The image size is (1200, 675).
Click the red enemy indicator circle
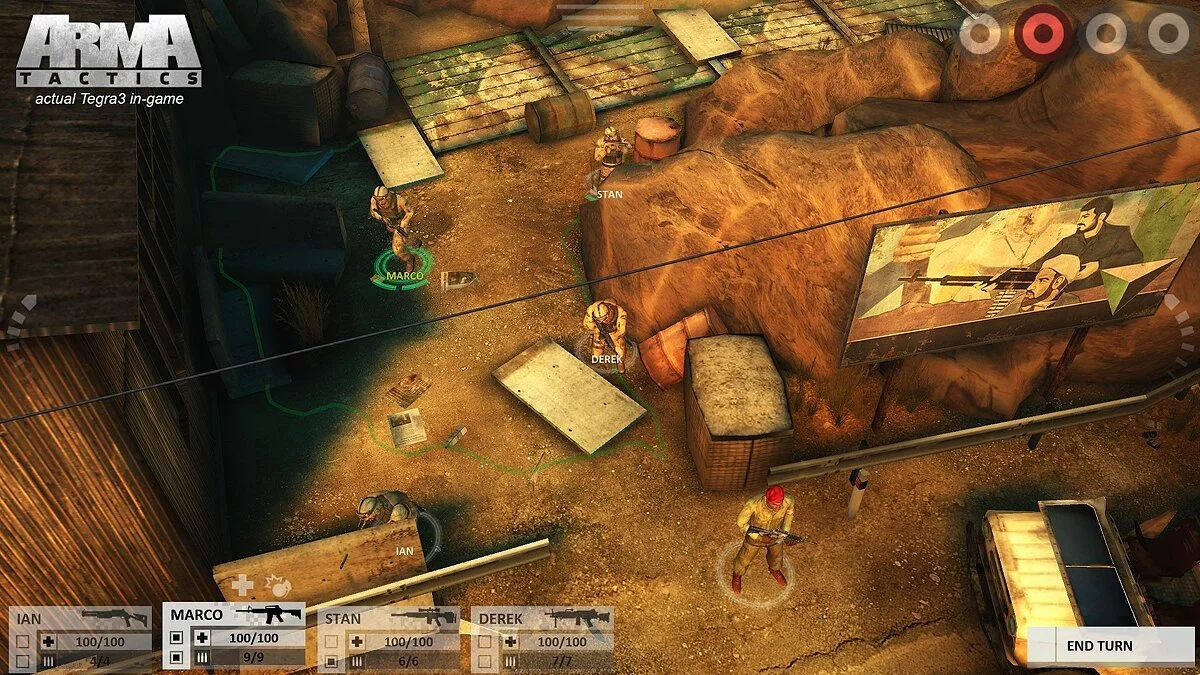pyautogui.click(x=1043, y=34)
